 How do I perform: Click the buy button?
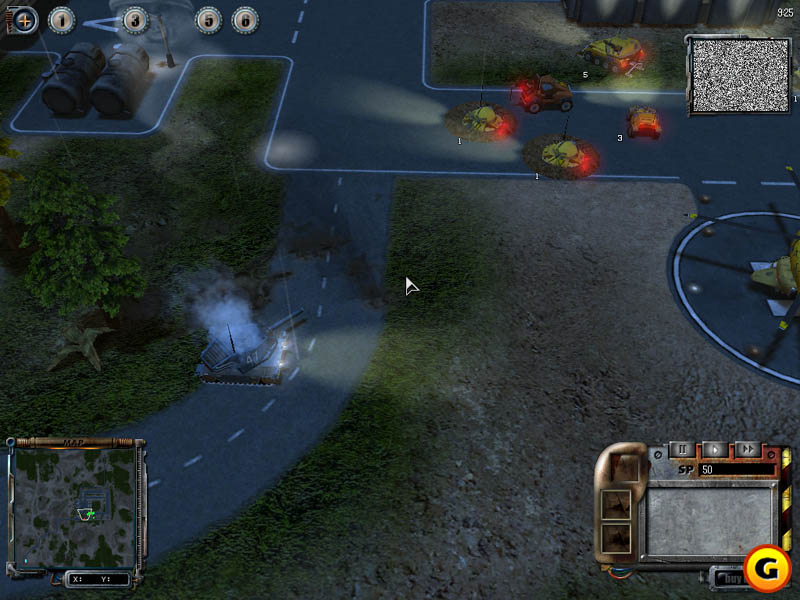pyautogui.click(x=729, y=577)
